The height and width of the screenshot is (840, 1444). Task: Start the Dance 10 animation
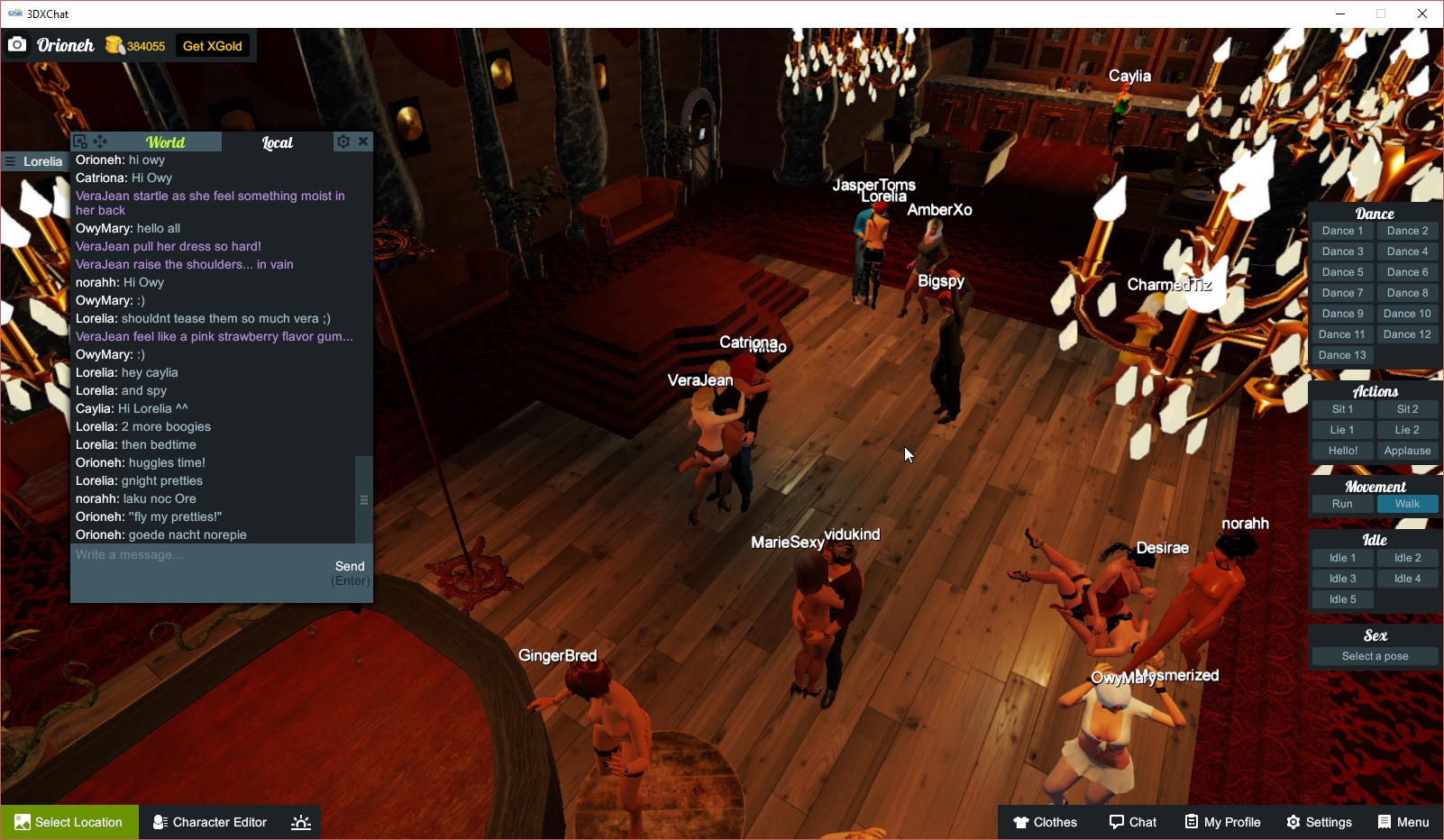coord(1407,313)
